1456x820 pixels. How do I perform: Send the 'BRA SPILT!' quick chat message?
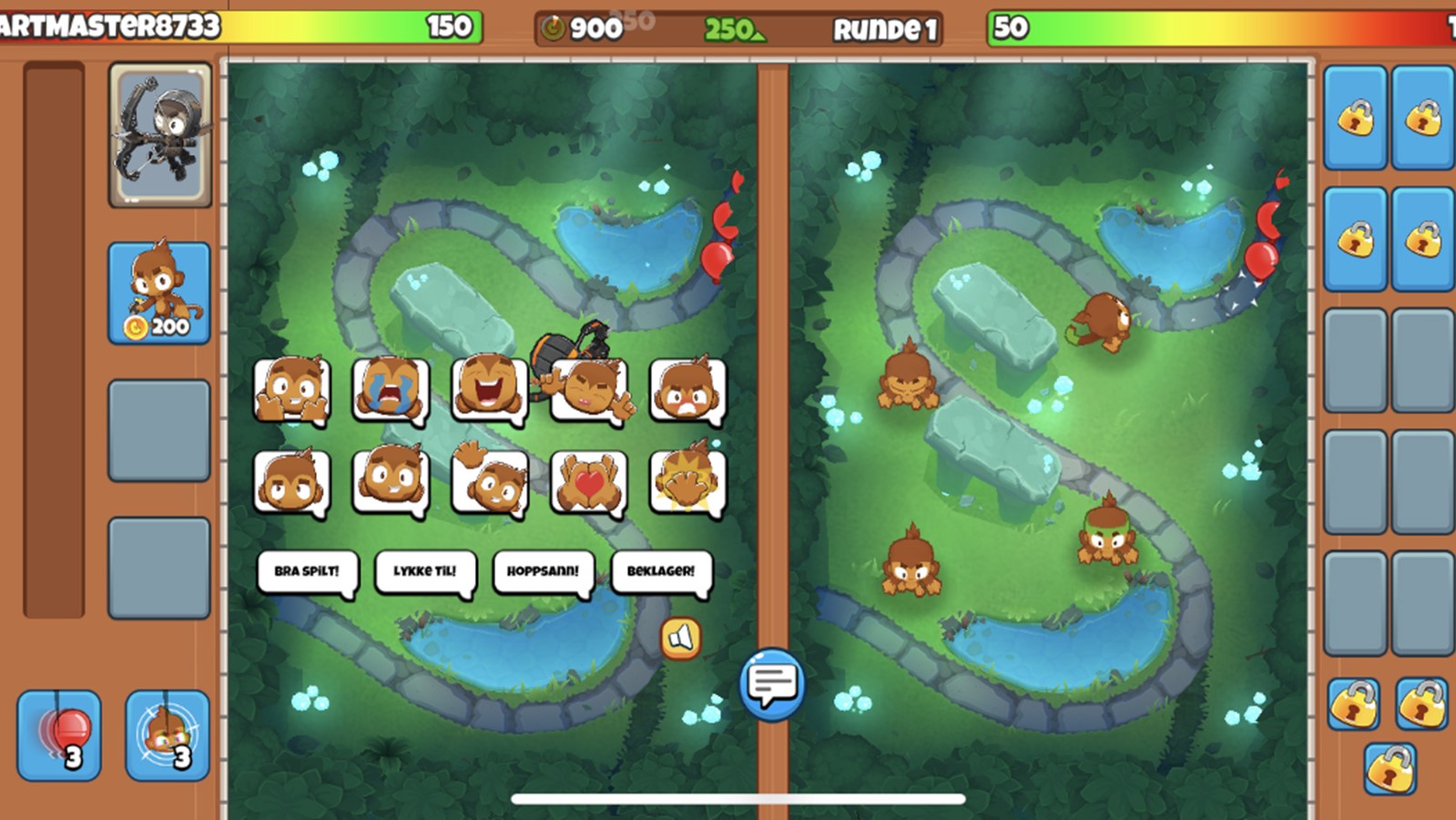(x=307, y=569)
